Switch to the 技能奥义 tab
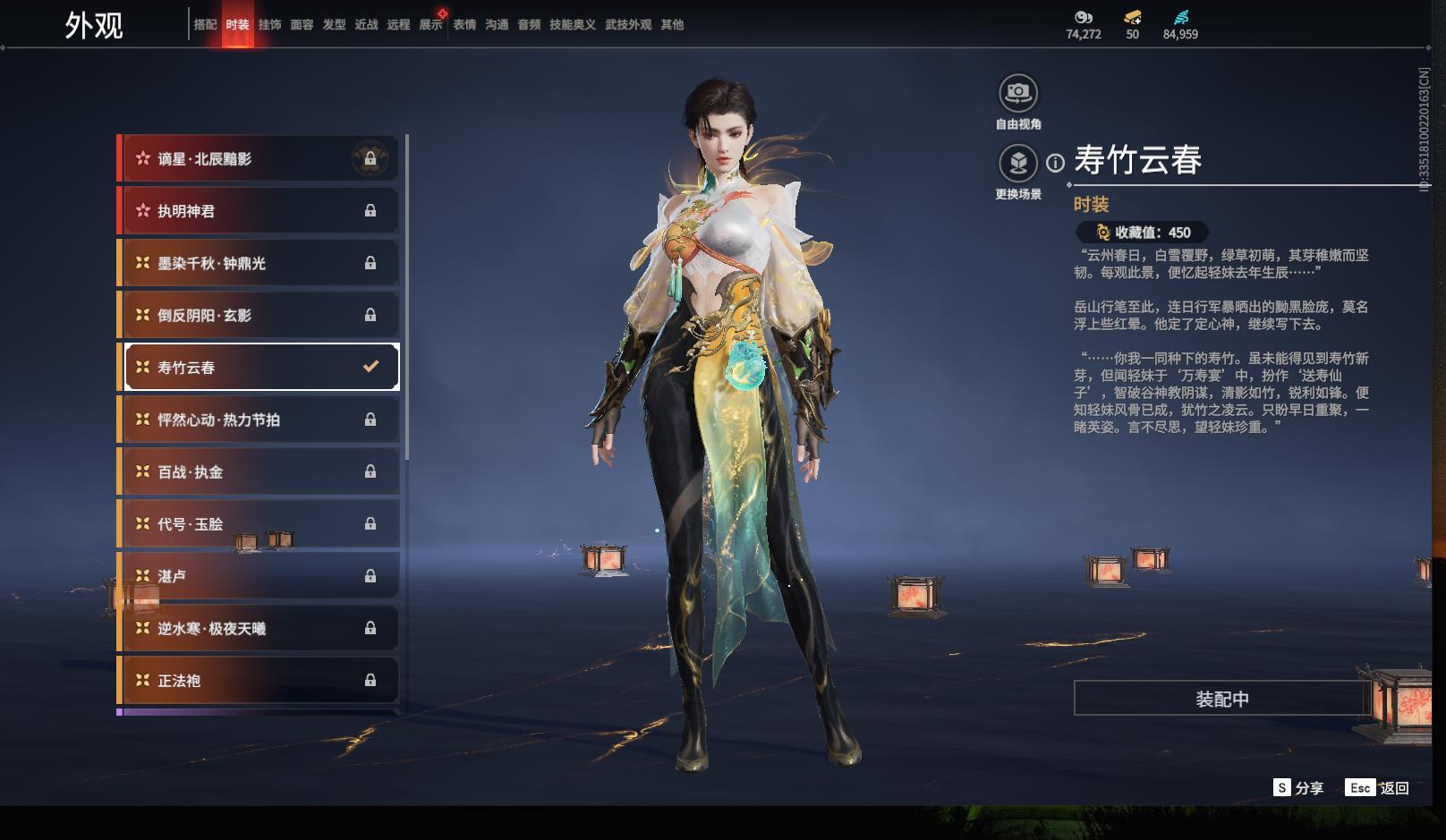This screenshot has width=1446, height=840. coord(572,25)
